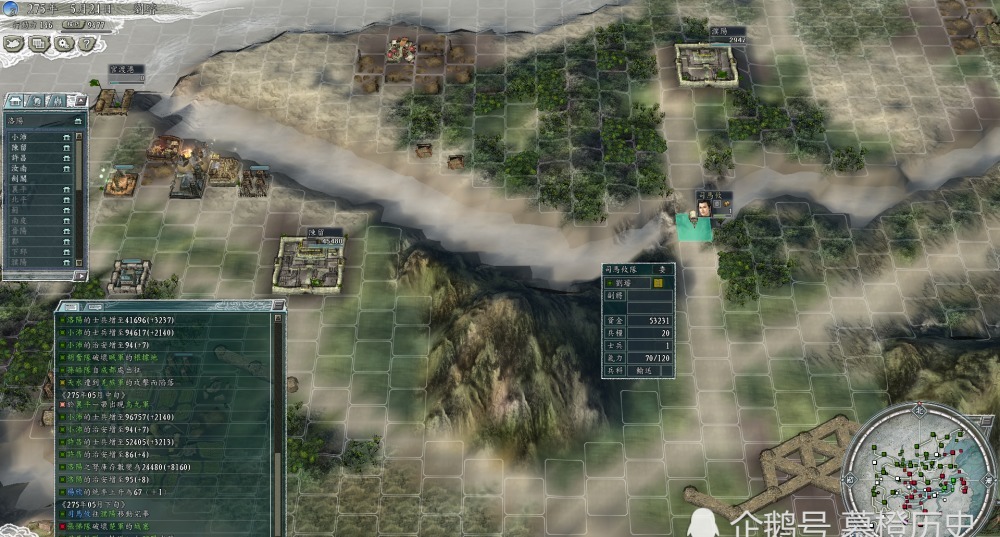1000x537 pixels.
Task: Open the settings gear button
Action: click(64, 43)
